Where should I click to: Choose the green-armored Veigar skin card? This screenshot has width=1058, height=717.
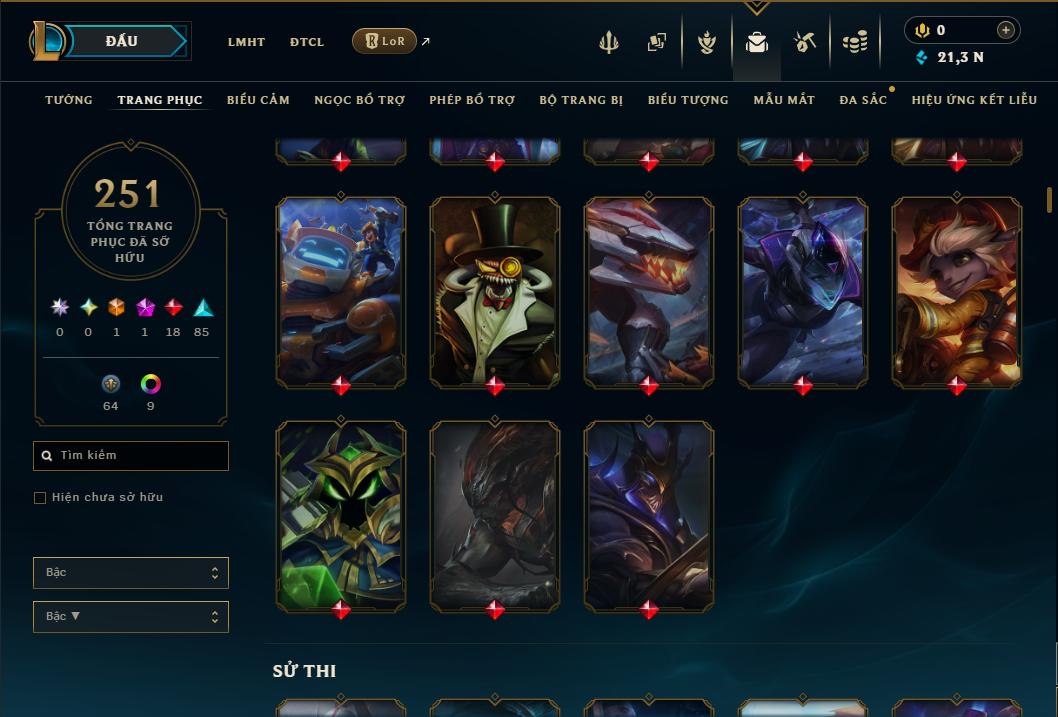click(341, 515)
